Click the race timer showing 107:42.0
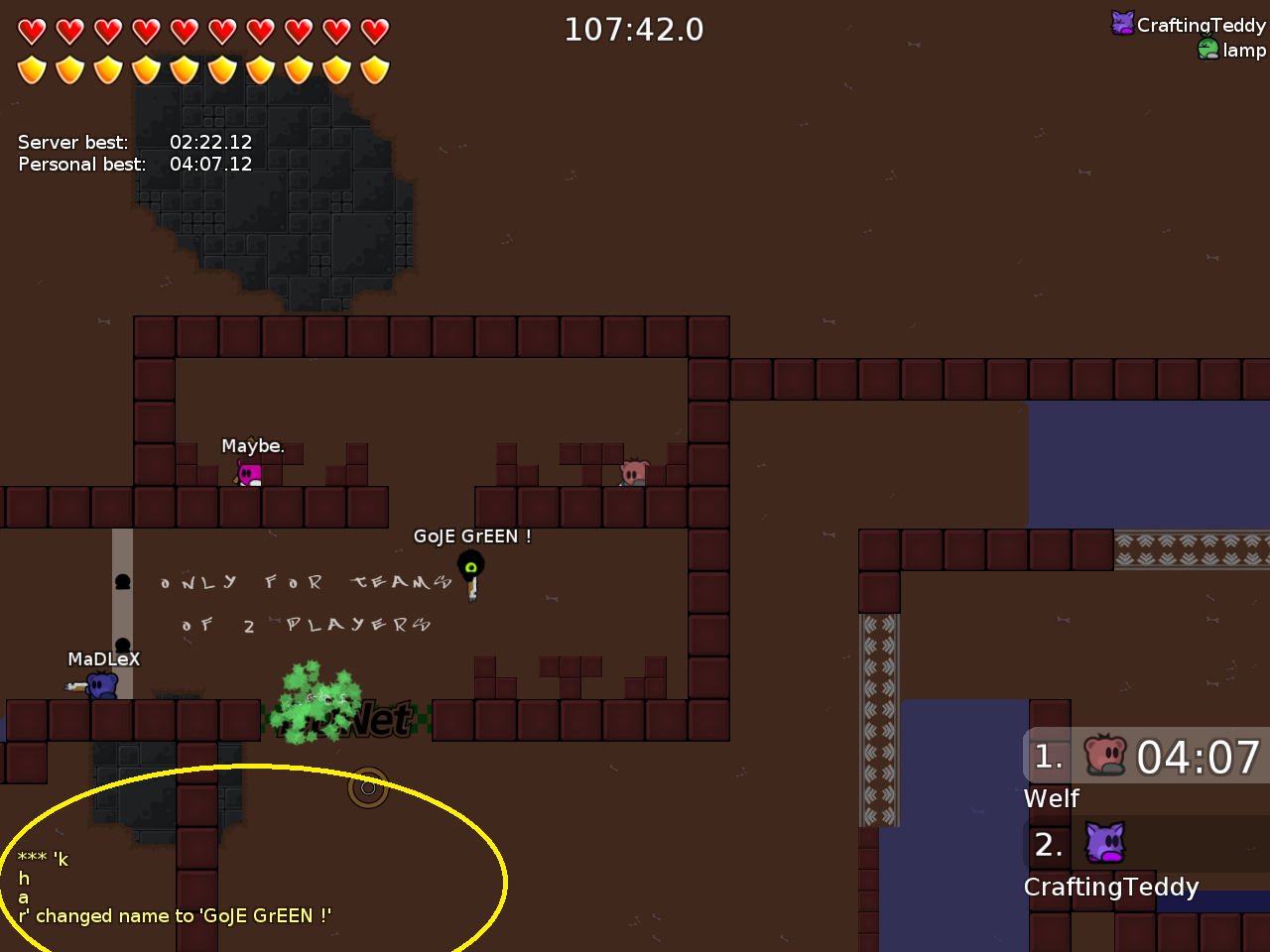Image resolution: width=1270 pixels, height=952 pixels. [634, 30]
